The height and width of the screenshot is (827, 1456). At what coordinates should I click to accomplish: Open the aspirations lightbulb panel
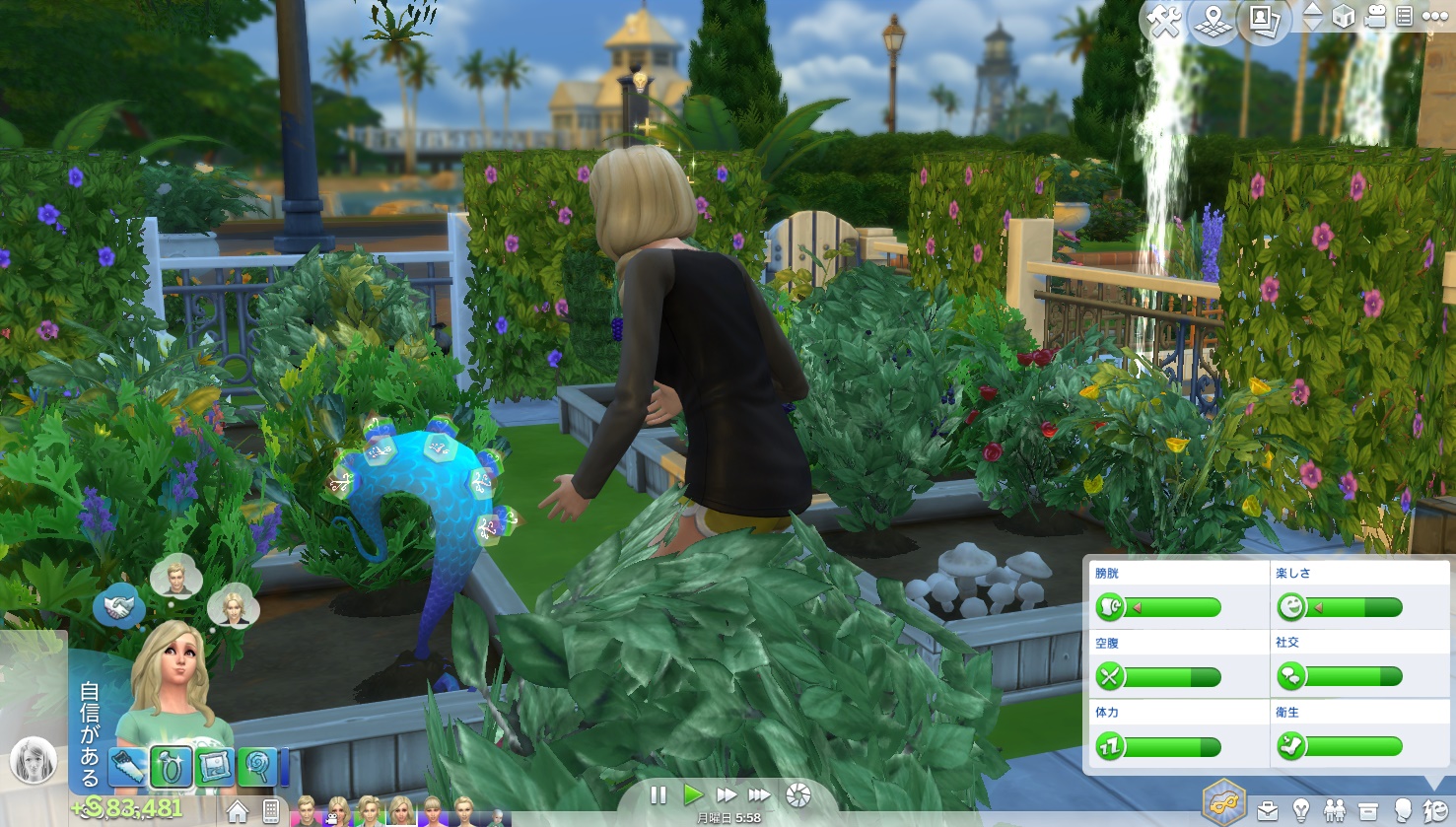(x=1301, y=810)
